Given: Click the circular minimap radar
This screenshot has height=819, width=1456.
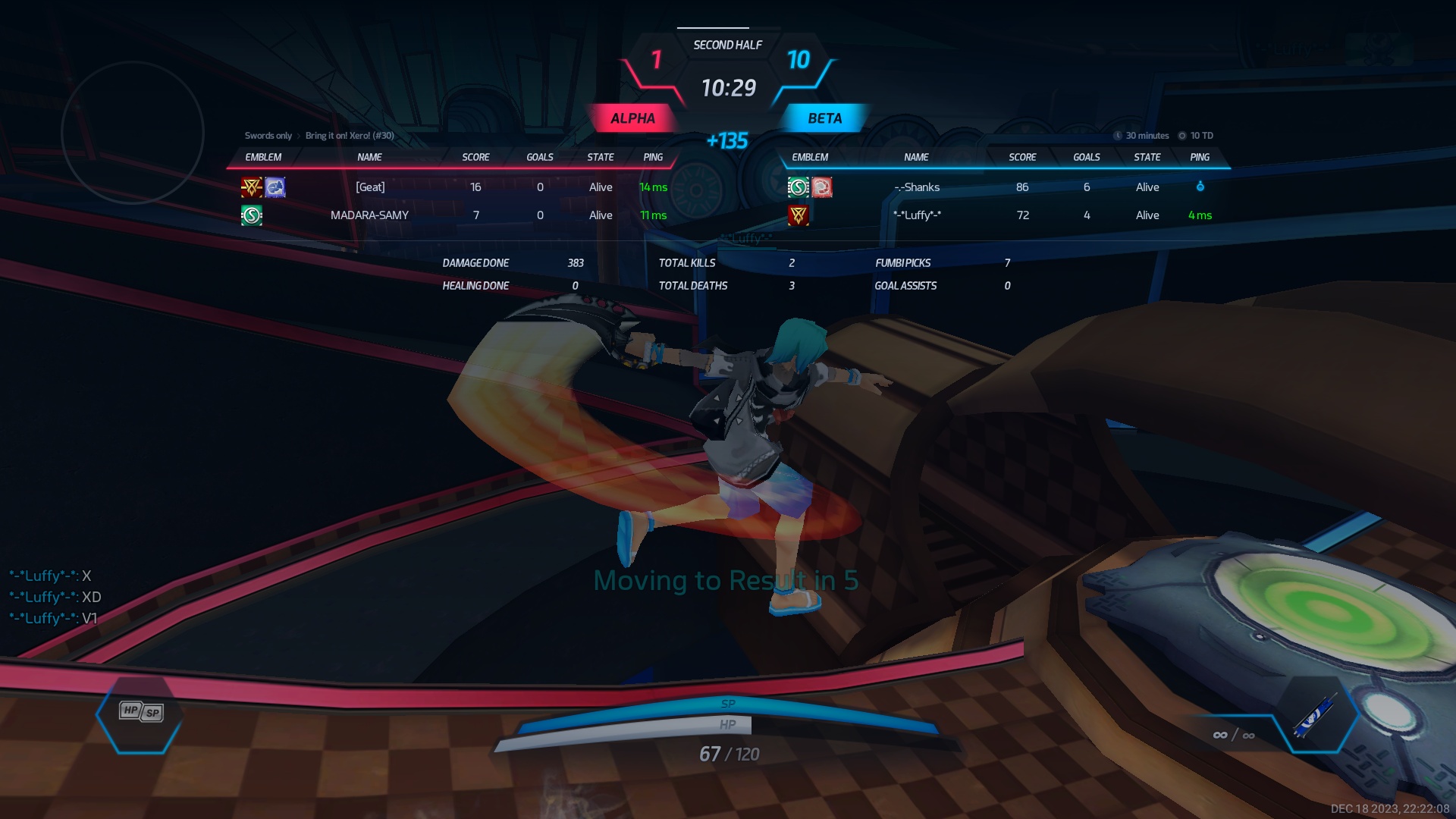Looking at the screenshot, I should coord(133,133).
